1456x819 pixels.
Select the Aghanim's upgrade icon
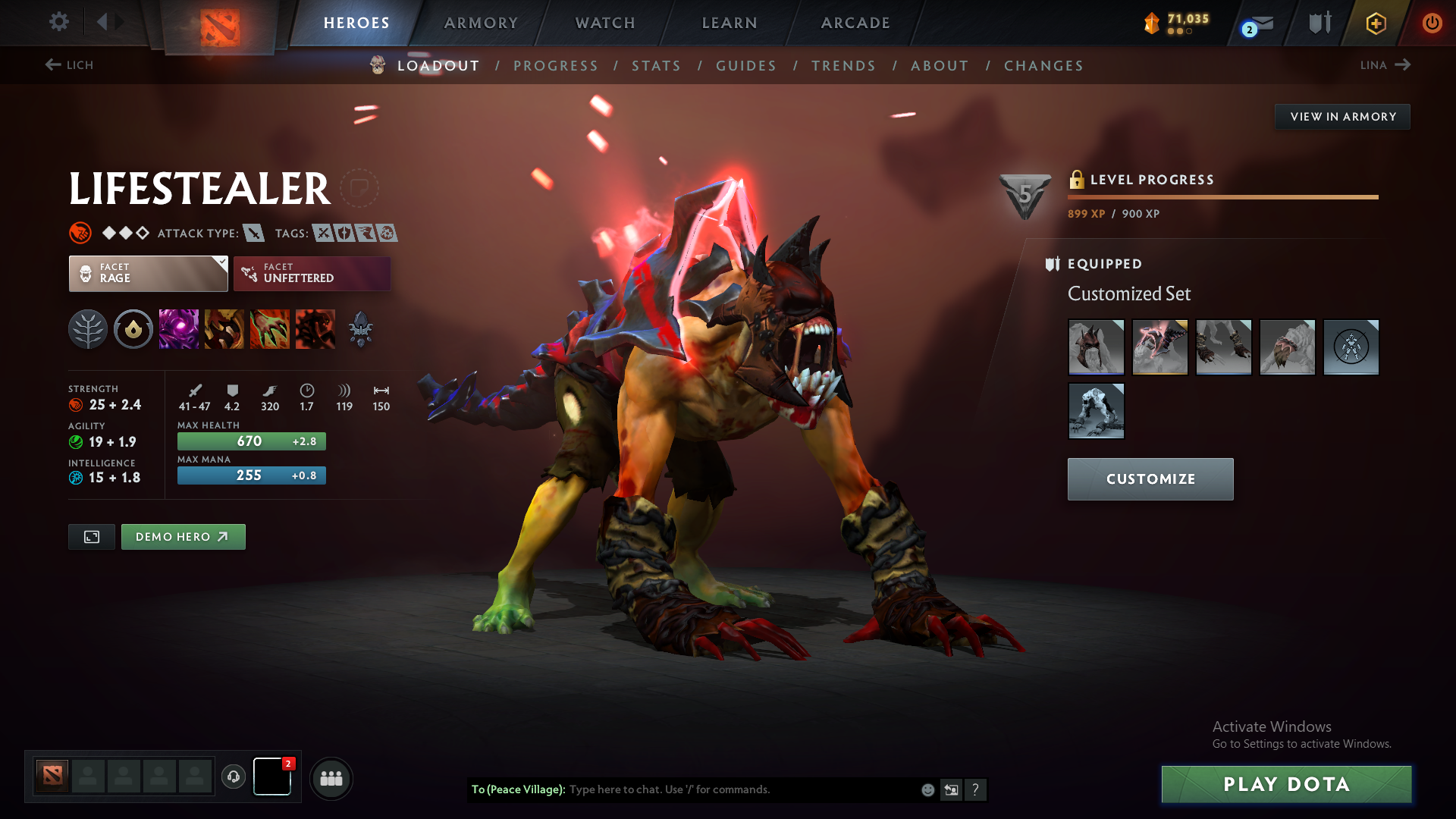click(362, 328)
